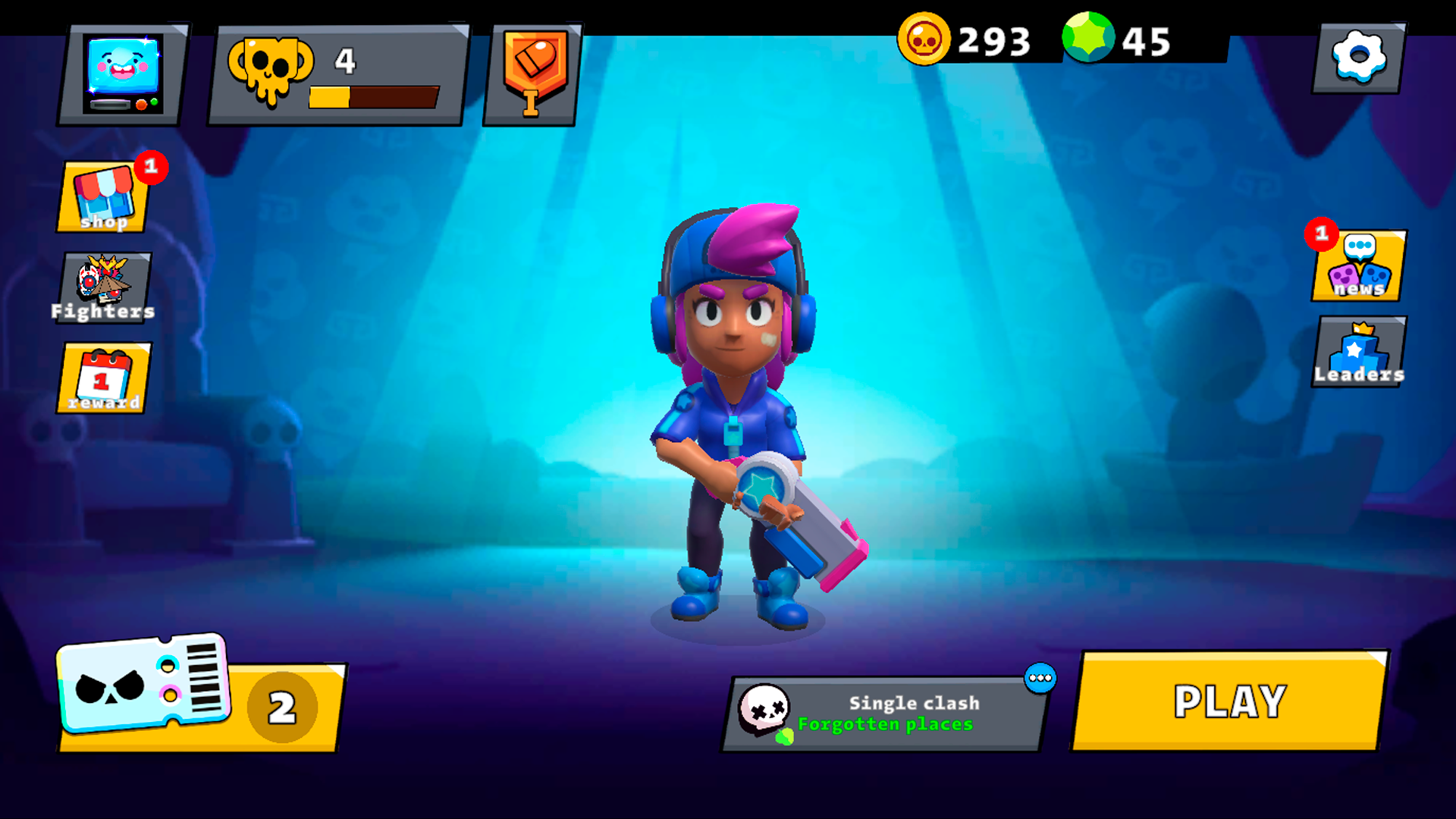Click the gold coin currency counter showing 293
Screen dimensions: 1456x819
pyautogui.click(x=963, y=39)
